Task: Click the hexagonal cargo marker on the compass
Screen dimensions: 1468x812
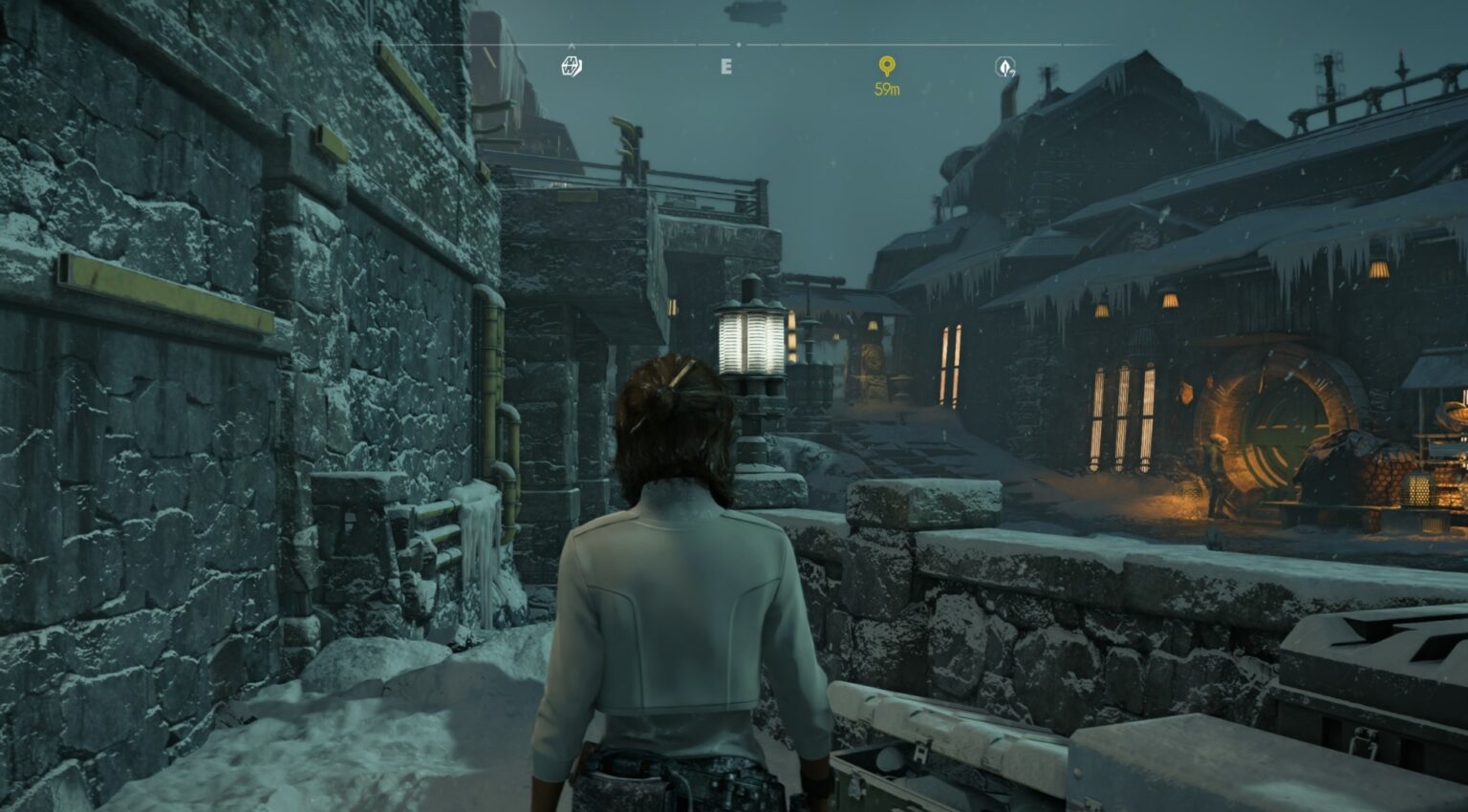Action: [x=571, y=67]
